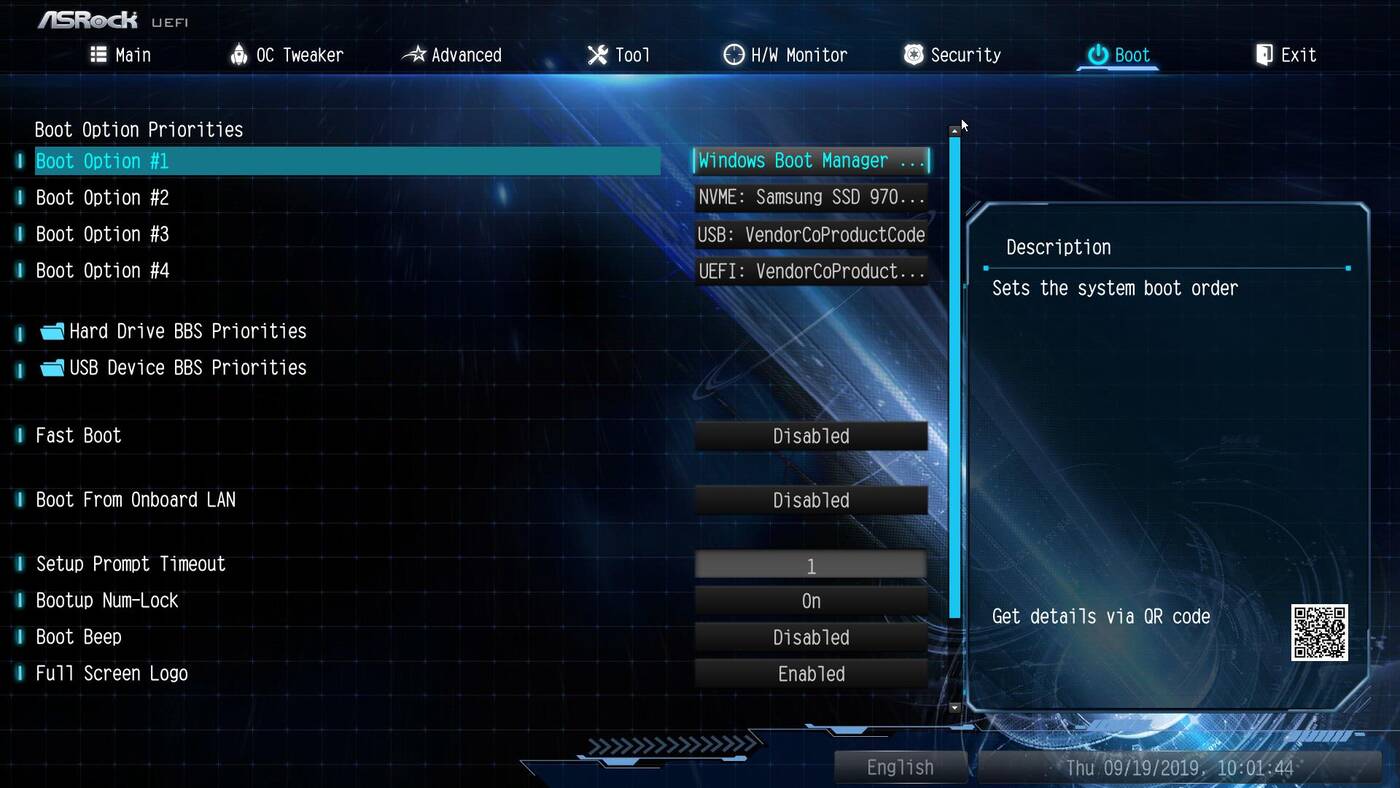Open the H/W Monitor tab

point(786,55)
